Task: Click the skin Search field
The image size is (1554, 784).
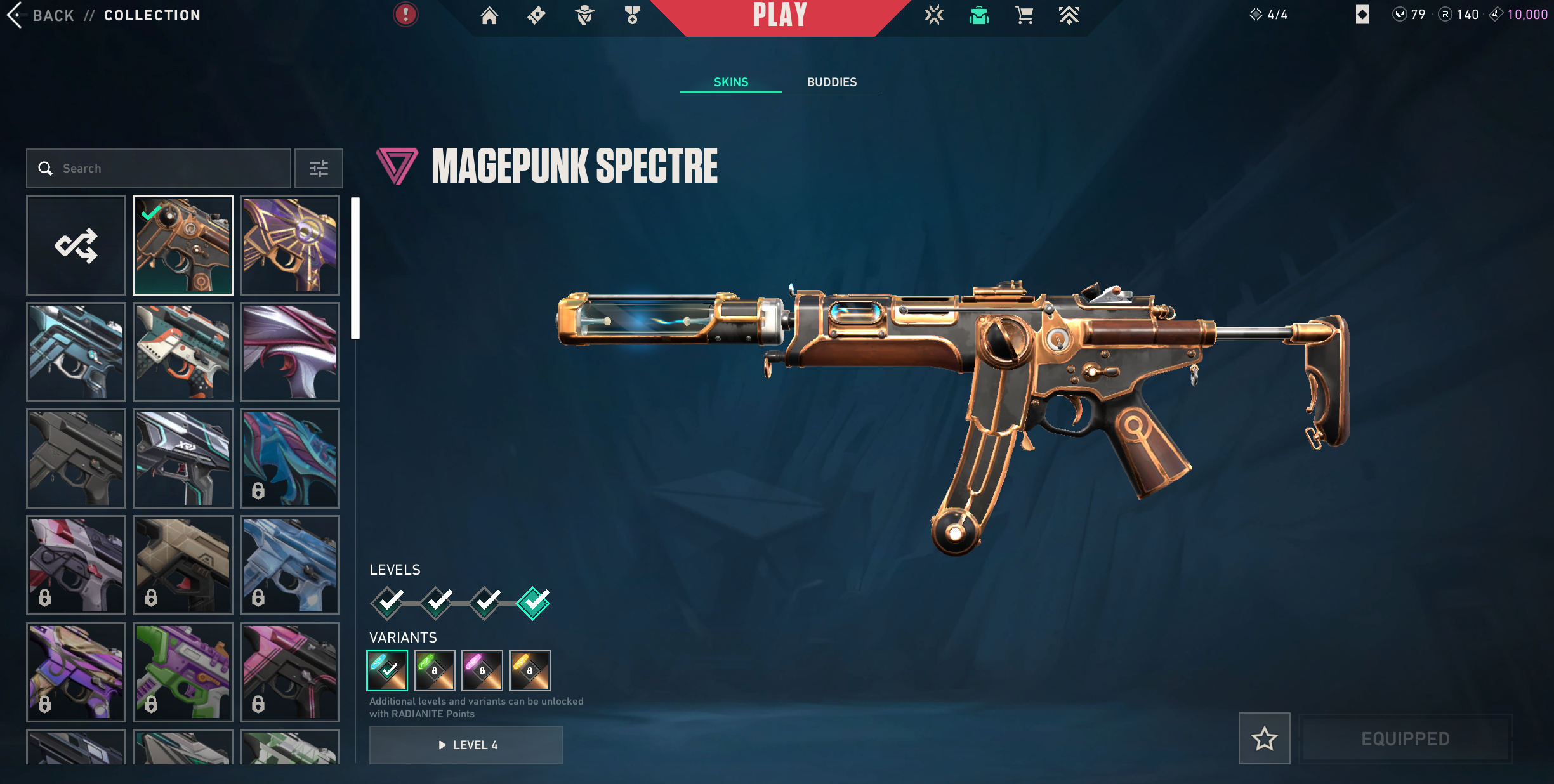Action: click(x=159, y=169)
